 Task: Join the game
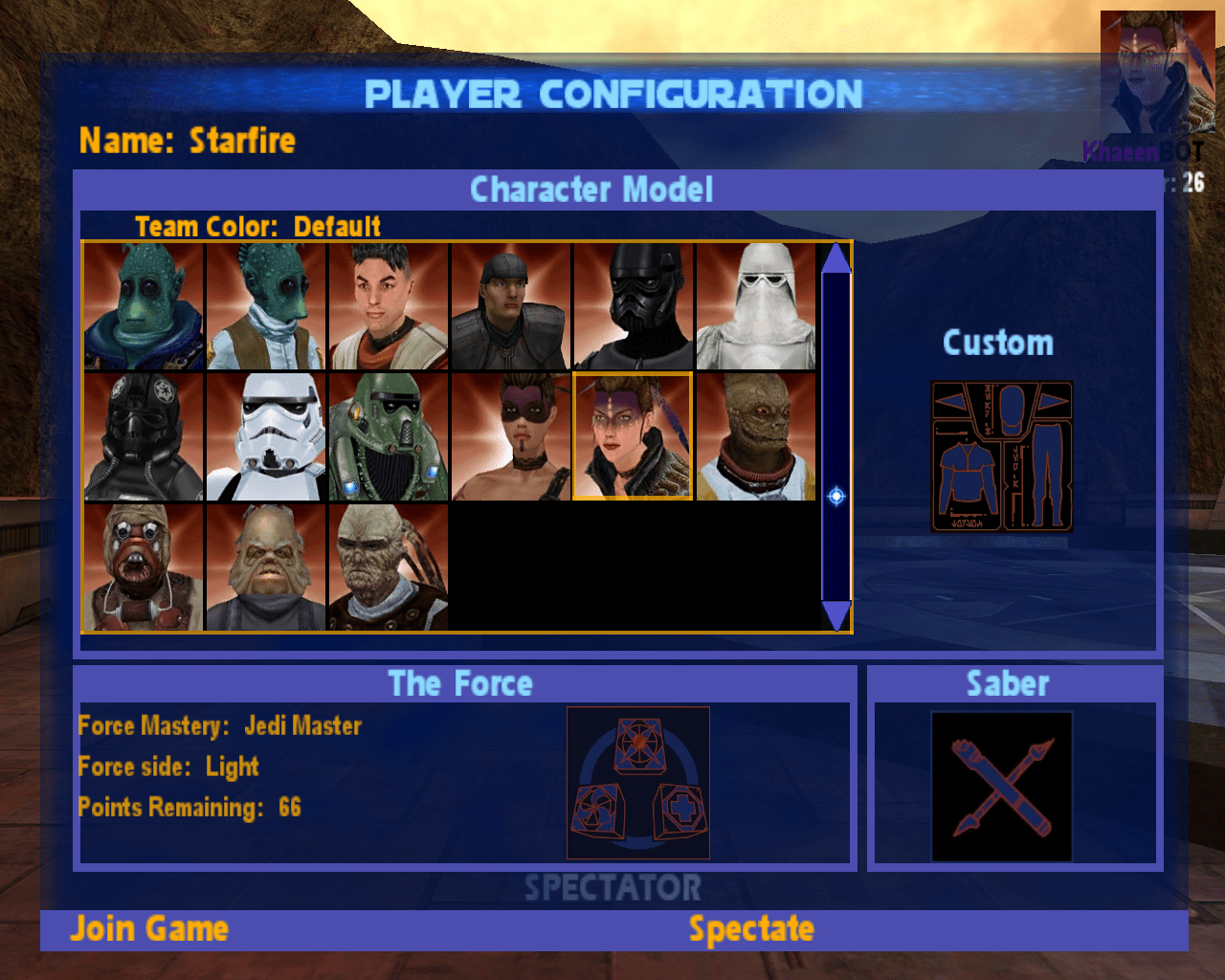149,929
